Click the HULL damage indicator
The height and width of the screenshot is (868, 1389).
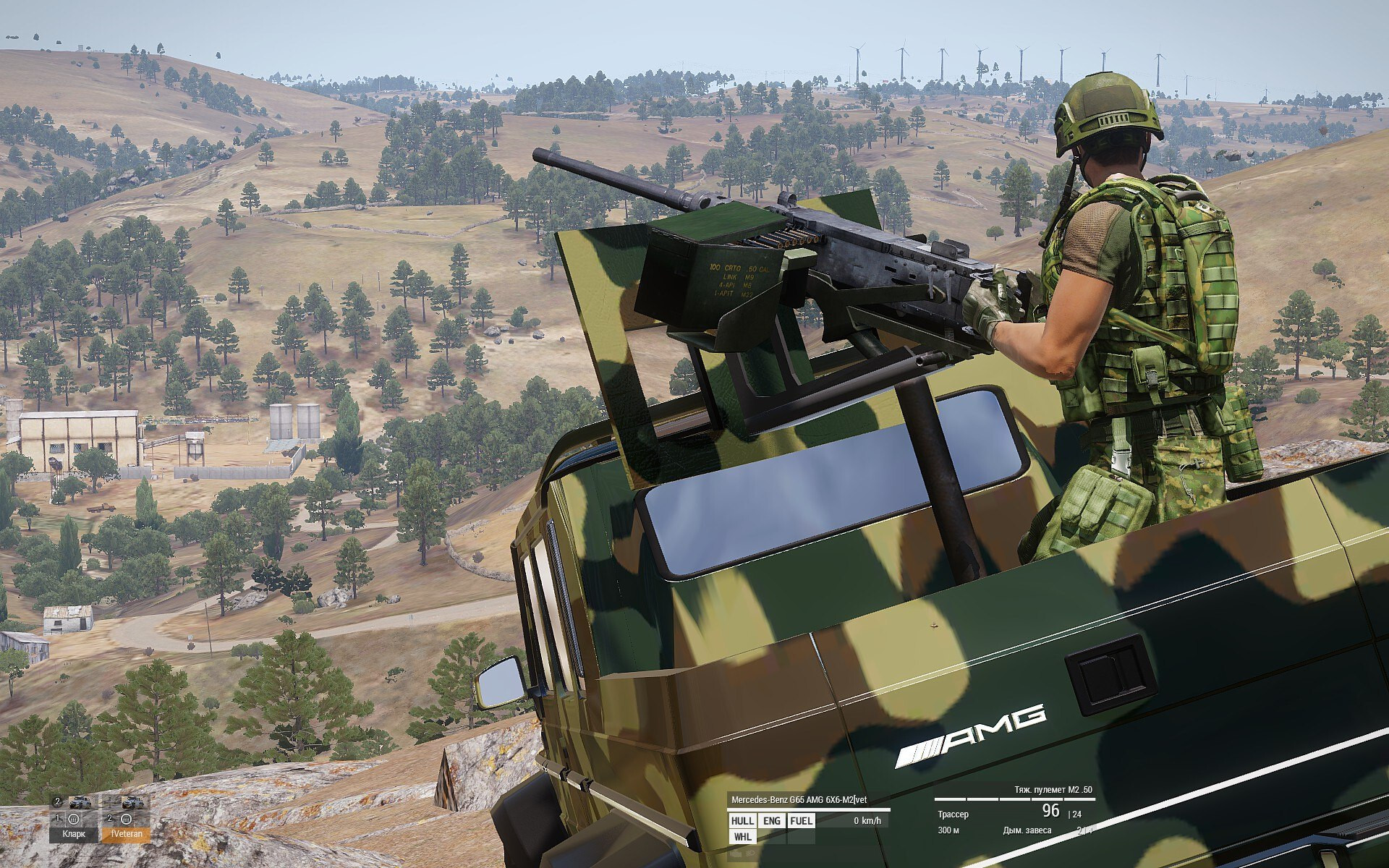coord(742,820)
